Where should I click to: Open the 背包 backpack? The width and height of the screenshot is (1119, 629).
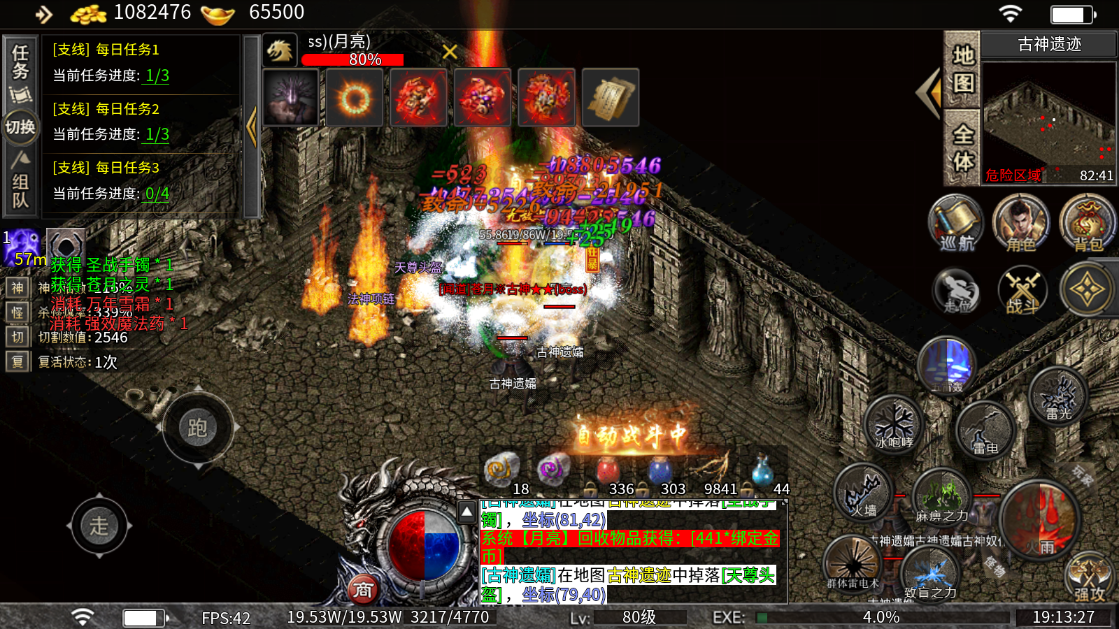point(1086,222)
